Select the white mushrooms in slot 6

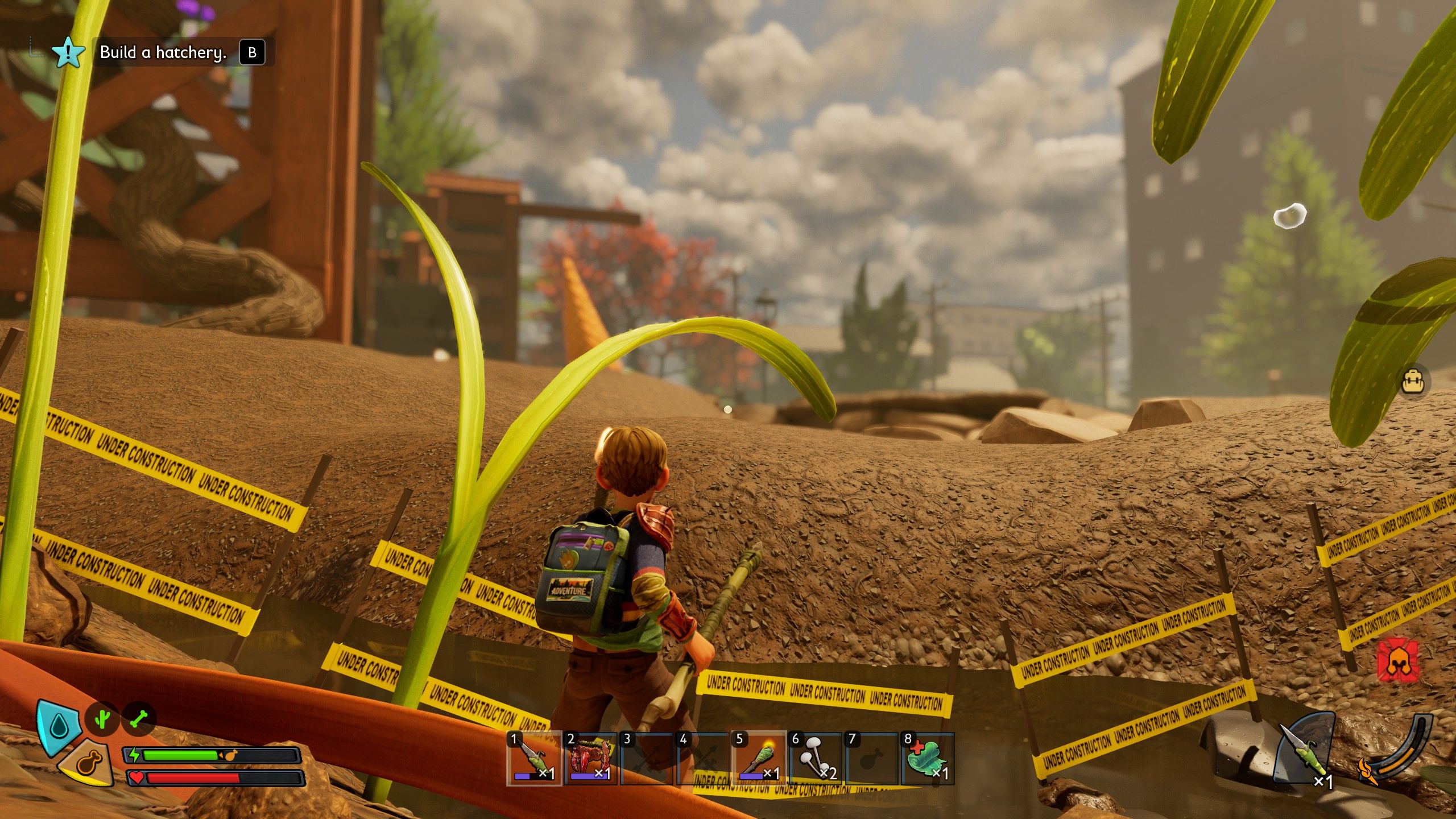(x=815, y=759)
